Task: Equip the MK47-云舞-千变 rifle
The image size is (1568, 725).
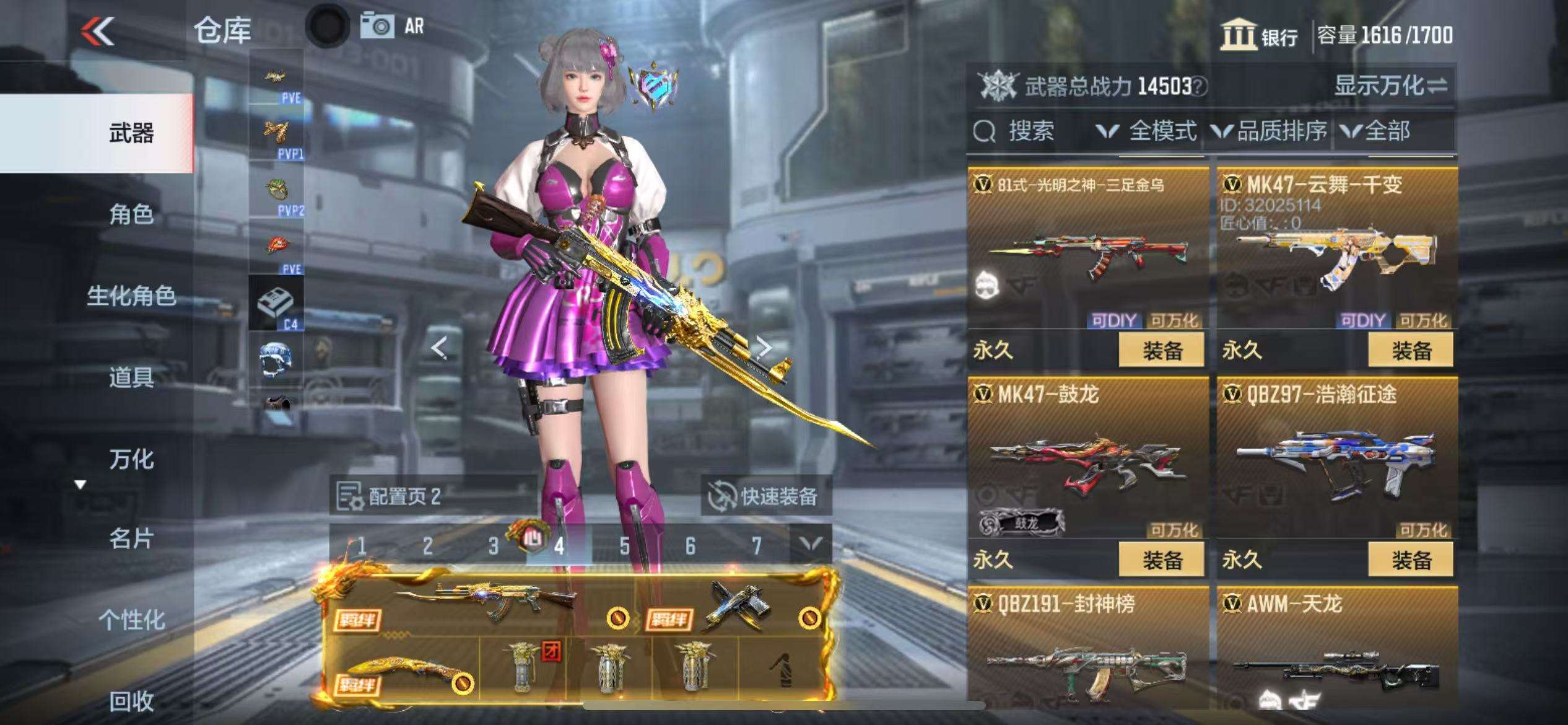Action: tap(1410, 351)
